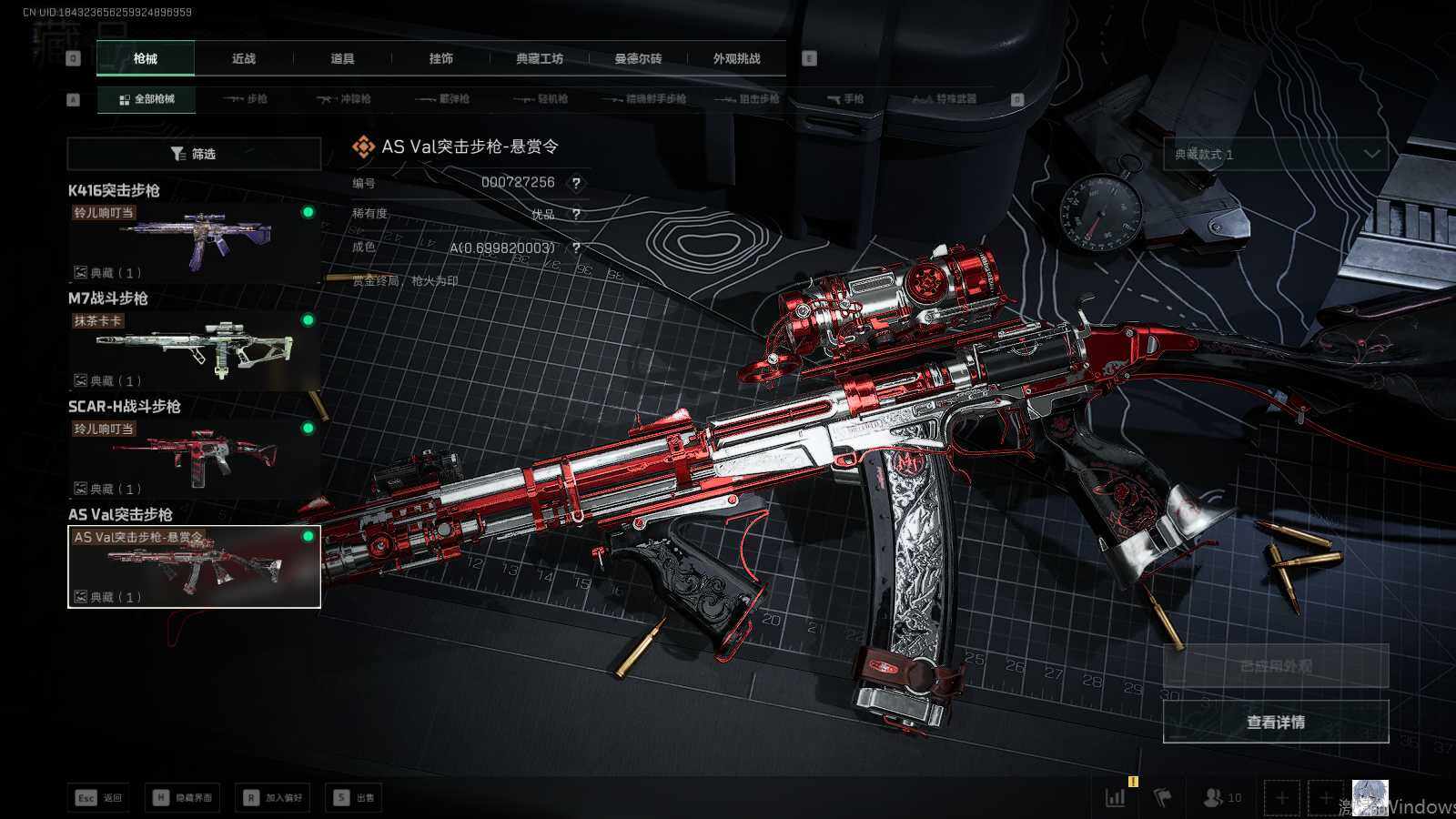
Task: Filter by 狙击步枪 (sniper rifles)
Action: coord(747,99)
